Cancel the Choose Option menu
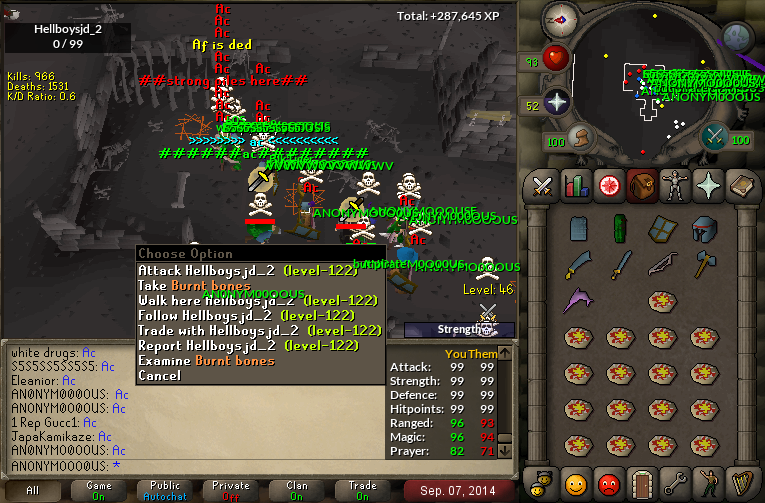The image size is (765, 503). click(160, 375)
